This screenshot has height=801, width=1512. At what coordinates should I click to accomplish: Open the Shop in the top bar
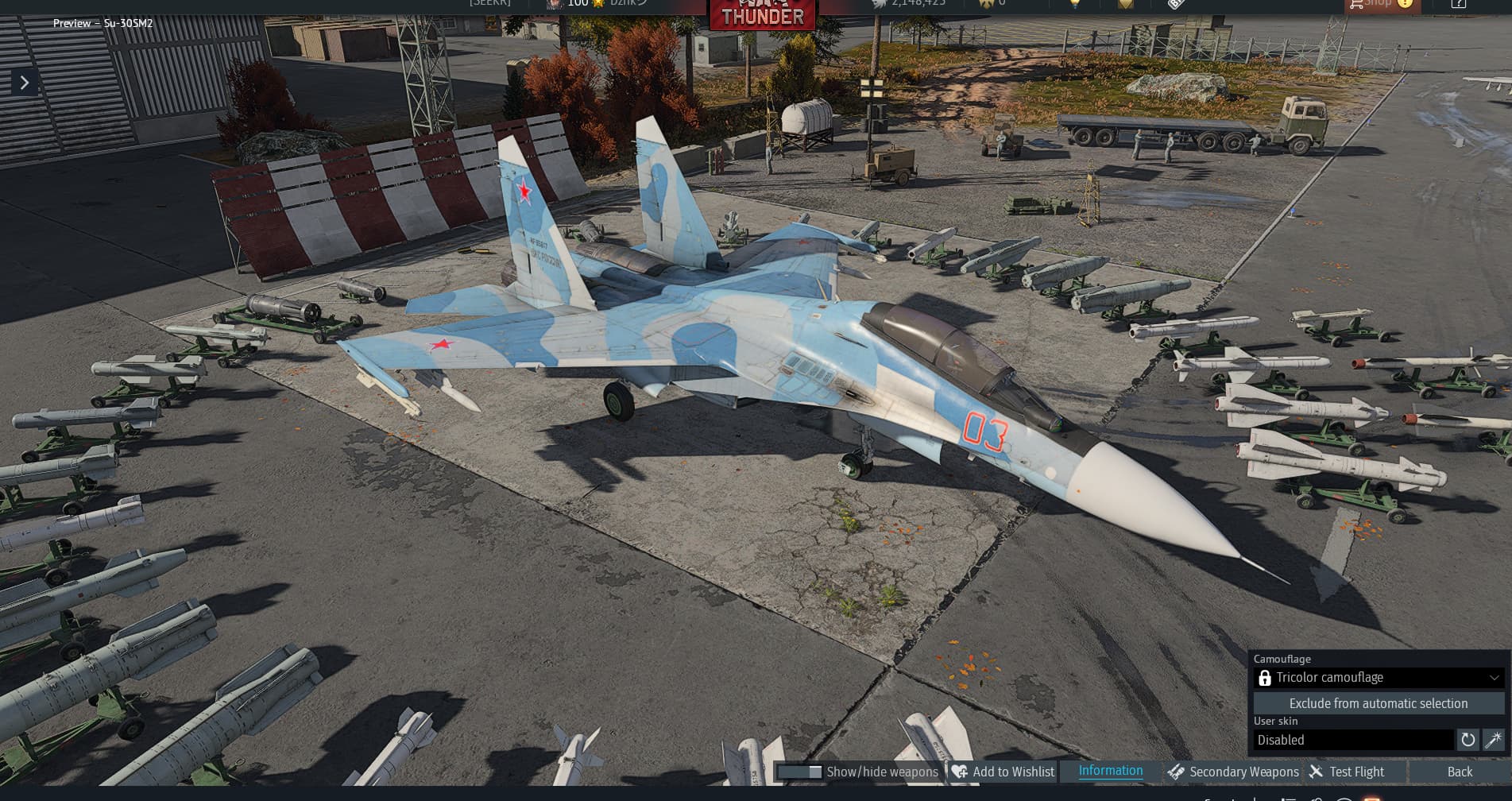(1378, 5)
